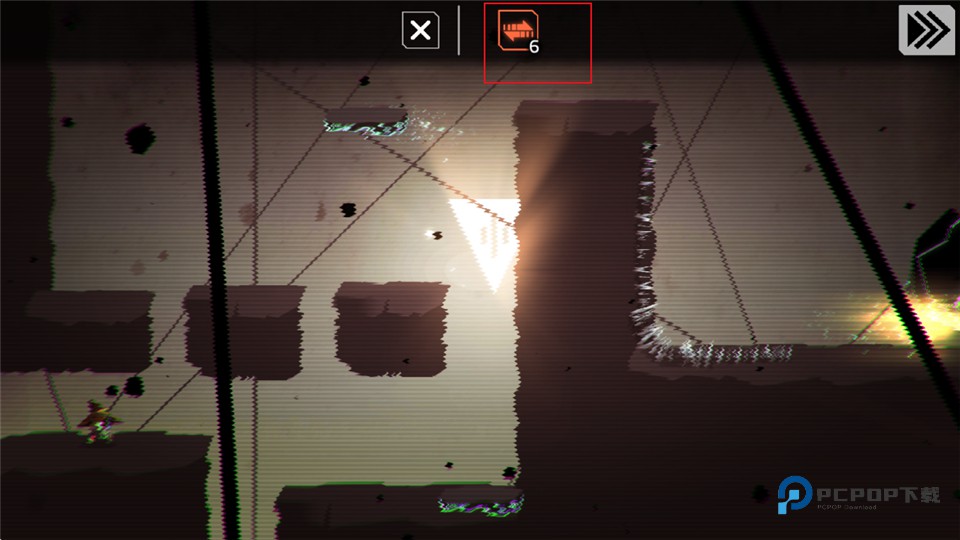Close the view with the X button

pos(421,31)
